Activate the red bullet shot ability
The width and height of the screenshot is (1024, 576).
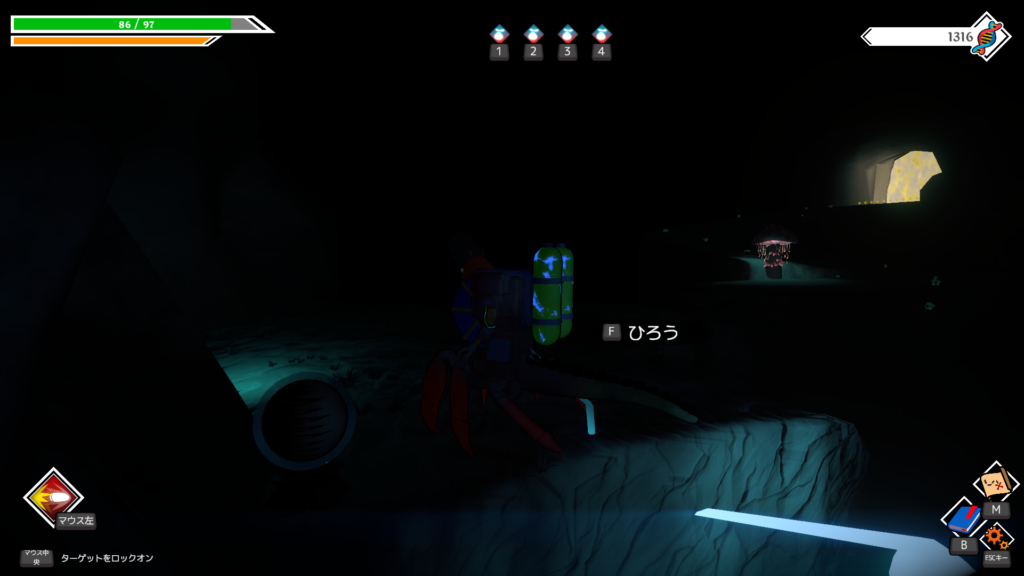(x=53, y=497)
